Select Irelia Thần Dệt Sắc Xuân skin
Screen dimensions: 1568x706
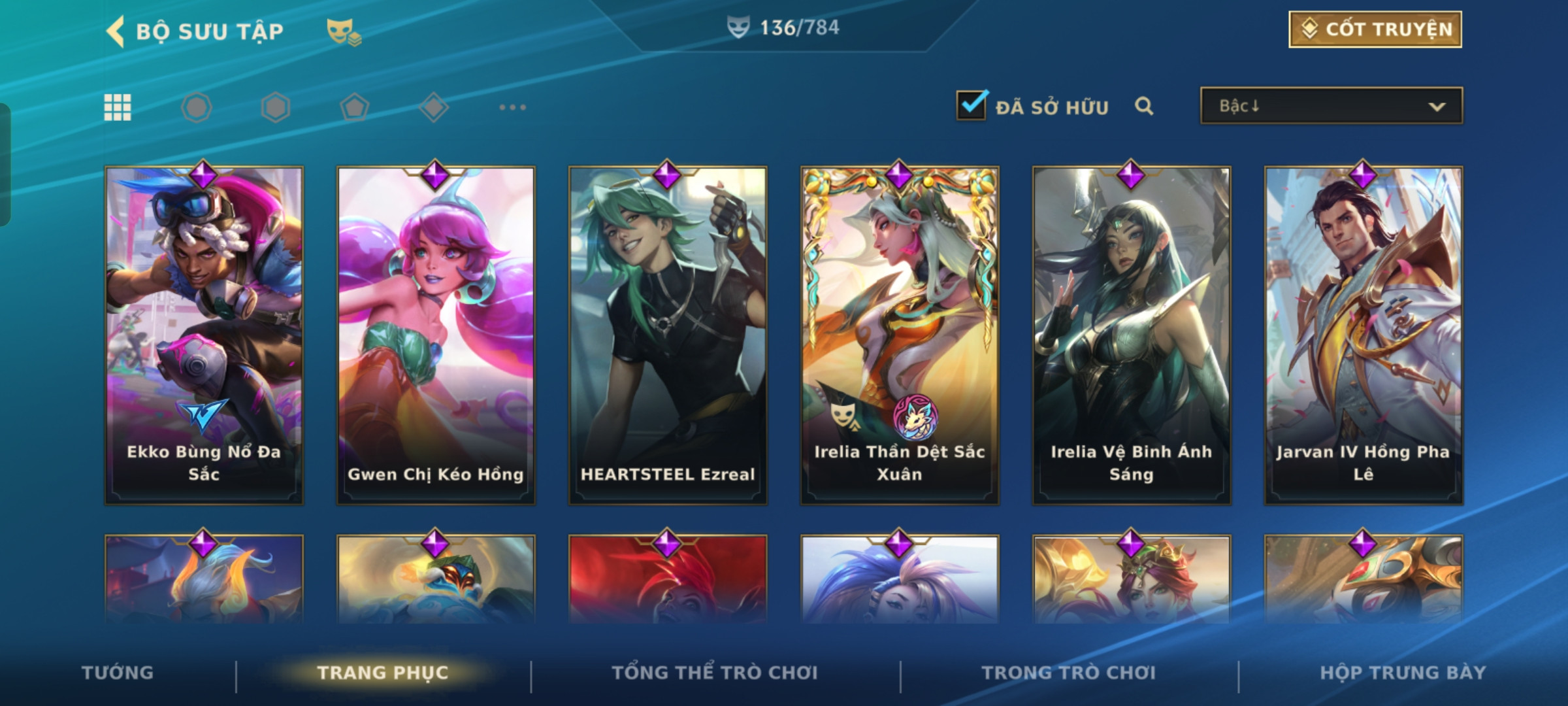900,335
